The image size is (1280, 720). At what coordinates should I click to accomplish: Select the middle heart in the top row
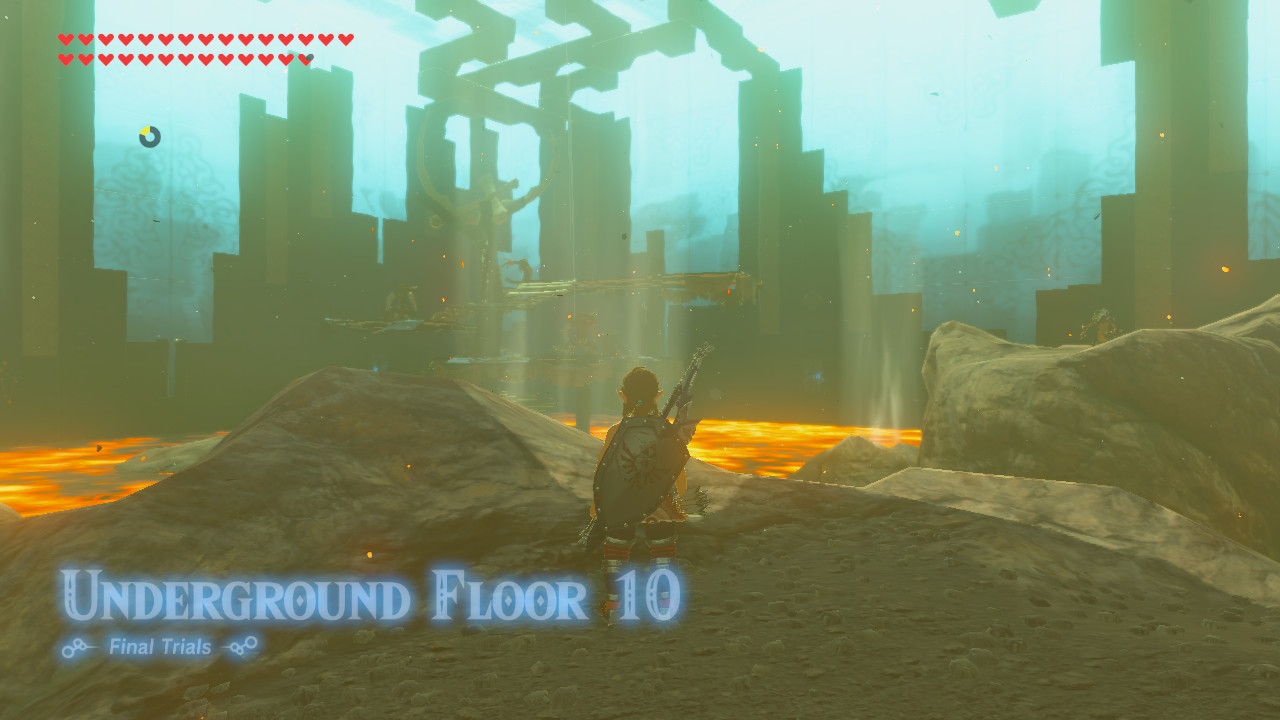coord(206,38)
